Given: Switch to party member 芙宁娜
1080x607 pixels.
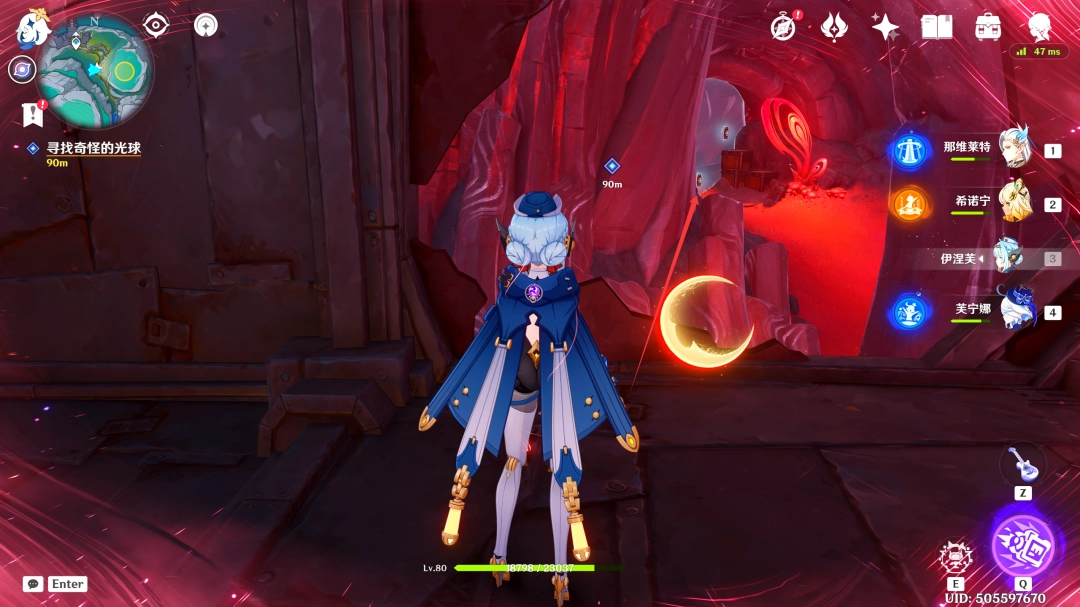Looking at the screenshot, I should 1016,310.
